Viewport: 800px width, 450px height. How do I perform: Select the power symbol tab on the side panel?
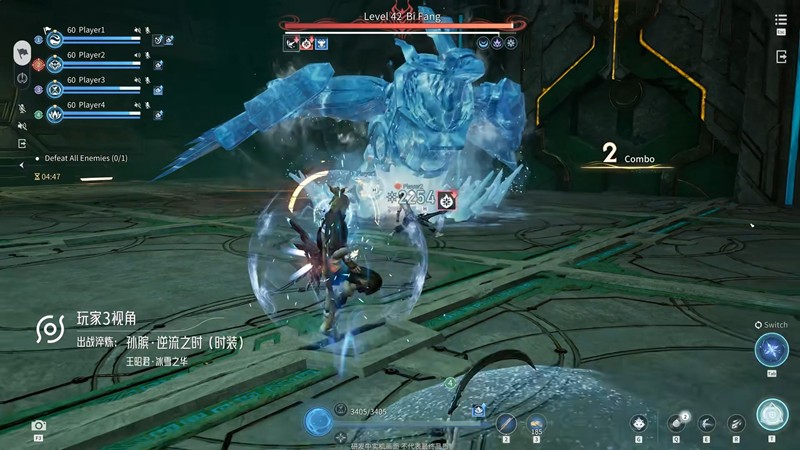[22, 77]
